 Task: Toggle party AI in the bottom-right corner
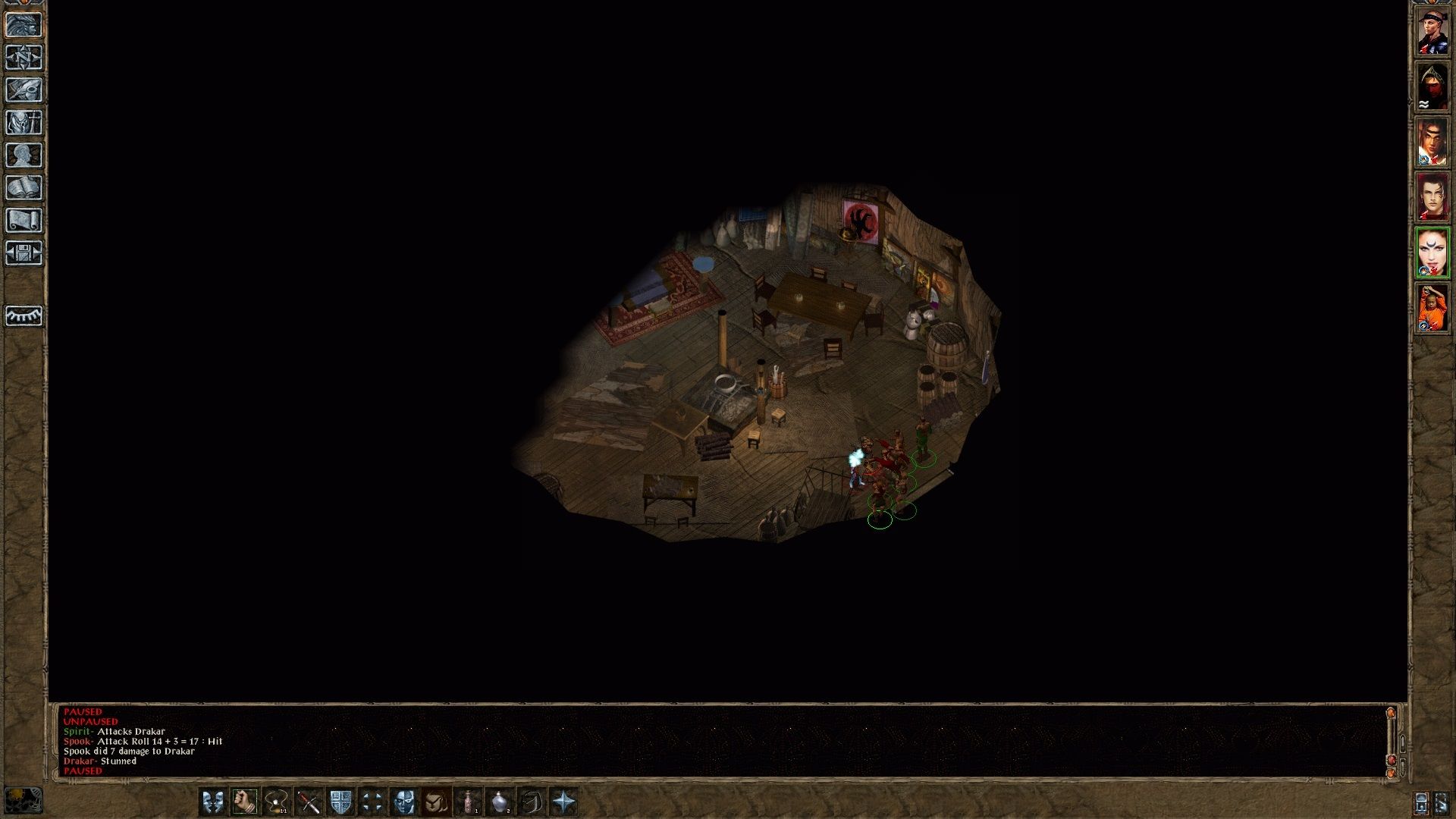click(x=1442, y=804)
